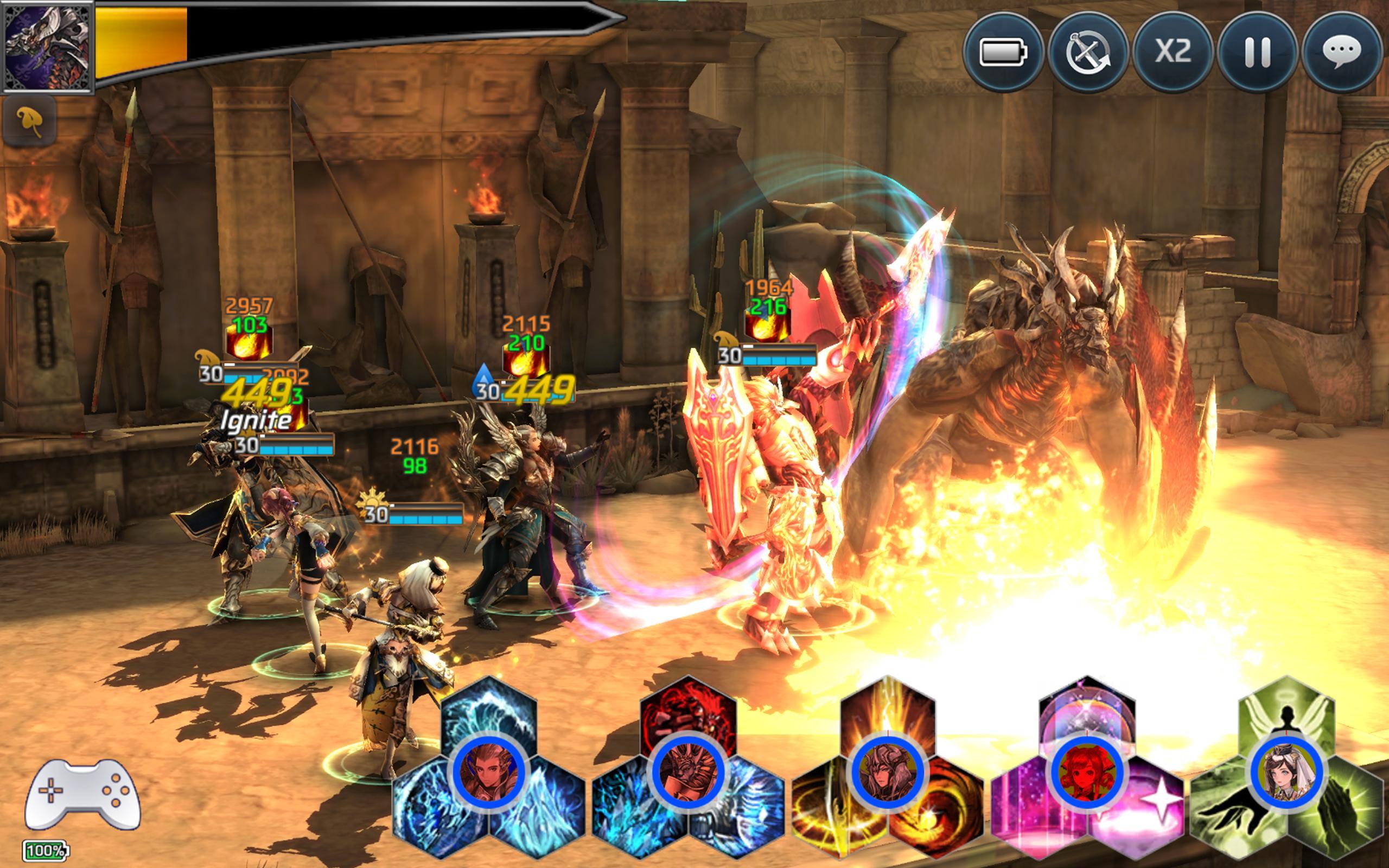Image resolution: width=1389 pixels, height=868 pixels.
Task: Click the boss portrait icon
Action: coord(47,47)
